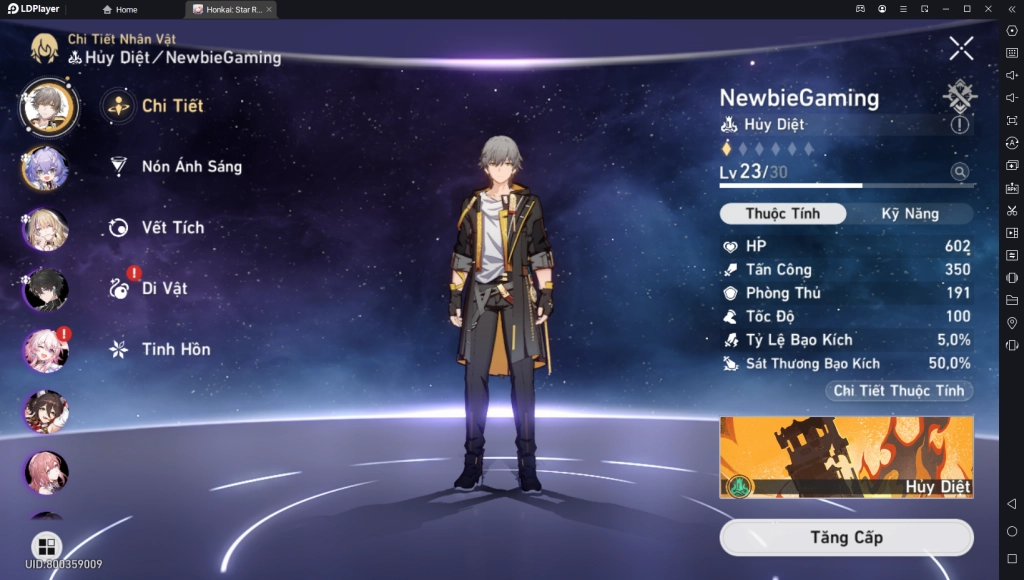Choose the purple-haired character portrait
Viewport: 1024px width, 580px height.
(46, 168)
